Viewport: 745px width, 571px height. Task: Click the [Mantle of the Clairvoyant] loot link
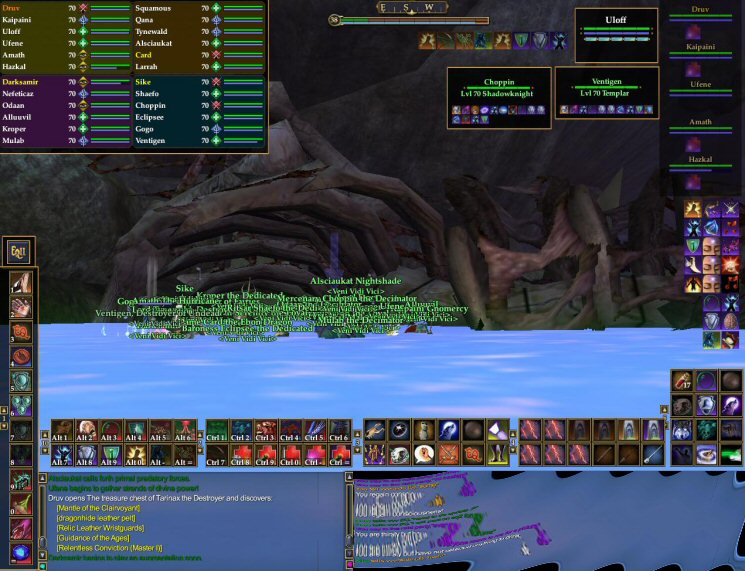(x=99, y=507)
